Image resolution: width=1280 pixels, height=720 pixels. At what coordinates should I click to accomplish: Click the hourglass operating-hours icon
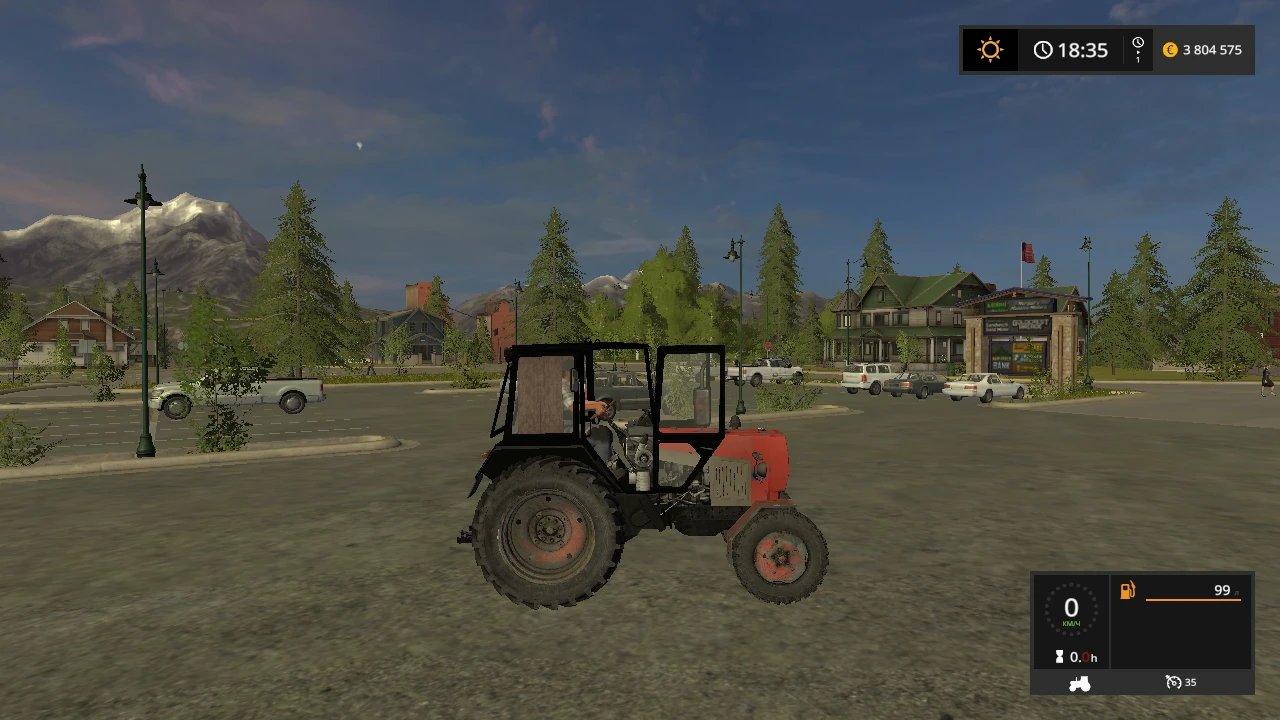click(1059, 657)
